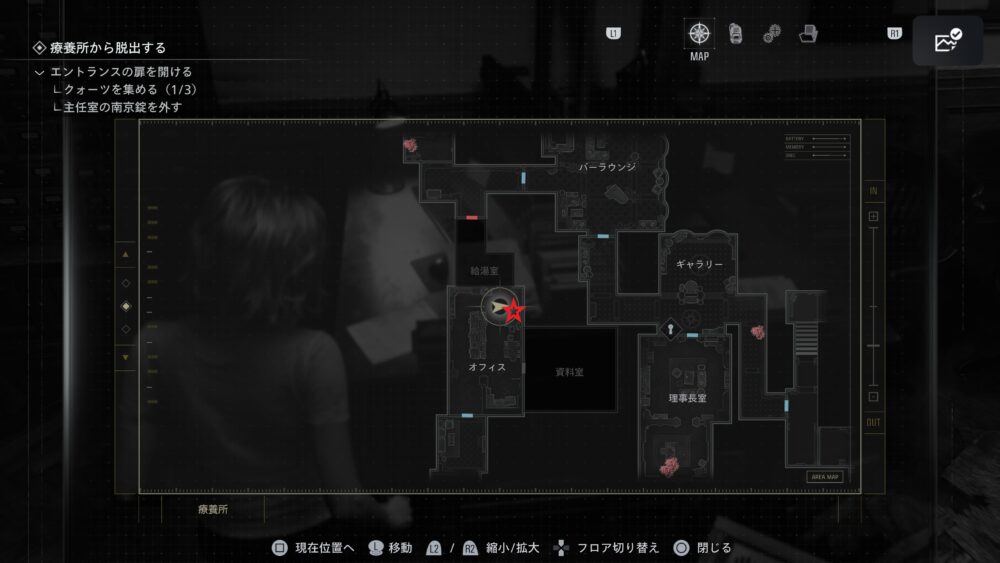Select the red star marker on the map
This screenshot has width=1000, height=563.
(x=514, y=311)
